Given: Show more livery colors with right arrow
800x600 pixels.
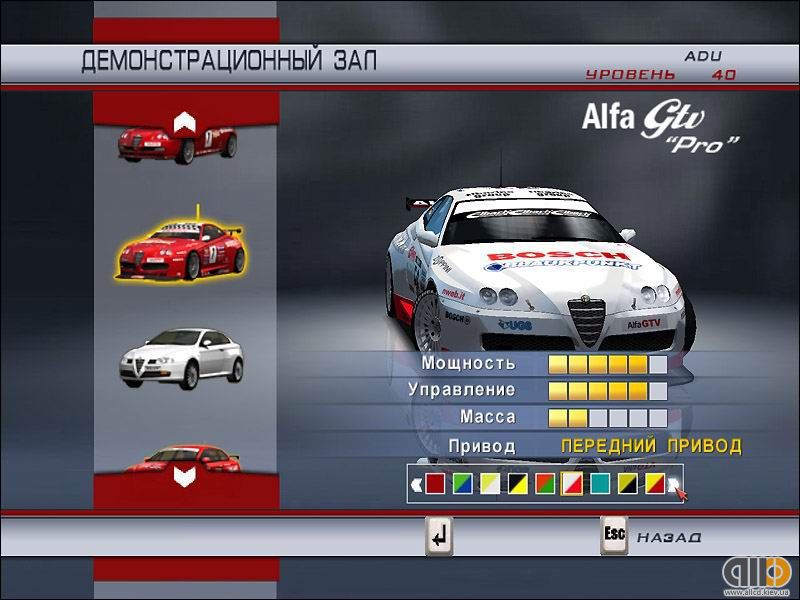Looking at the screenshot, I should click(x=675, y=485).
